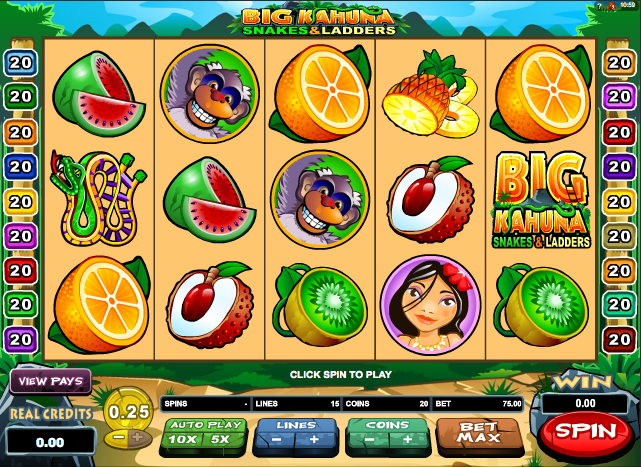Open the View Pays paytable
The width and height of the screenshot is (641, 467).
click(x=50, y=381)
